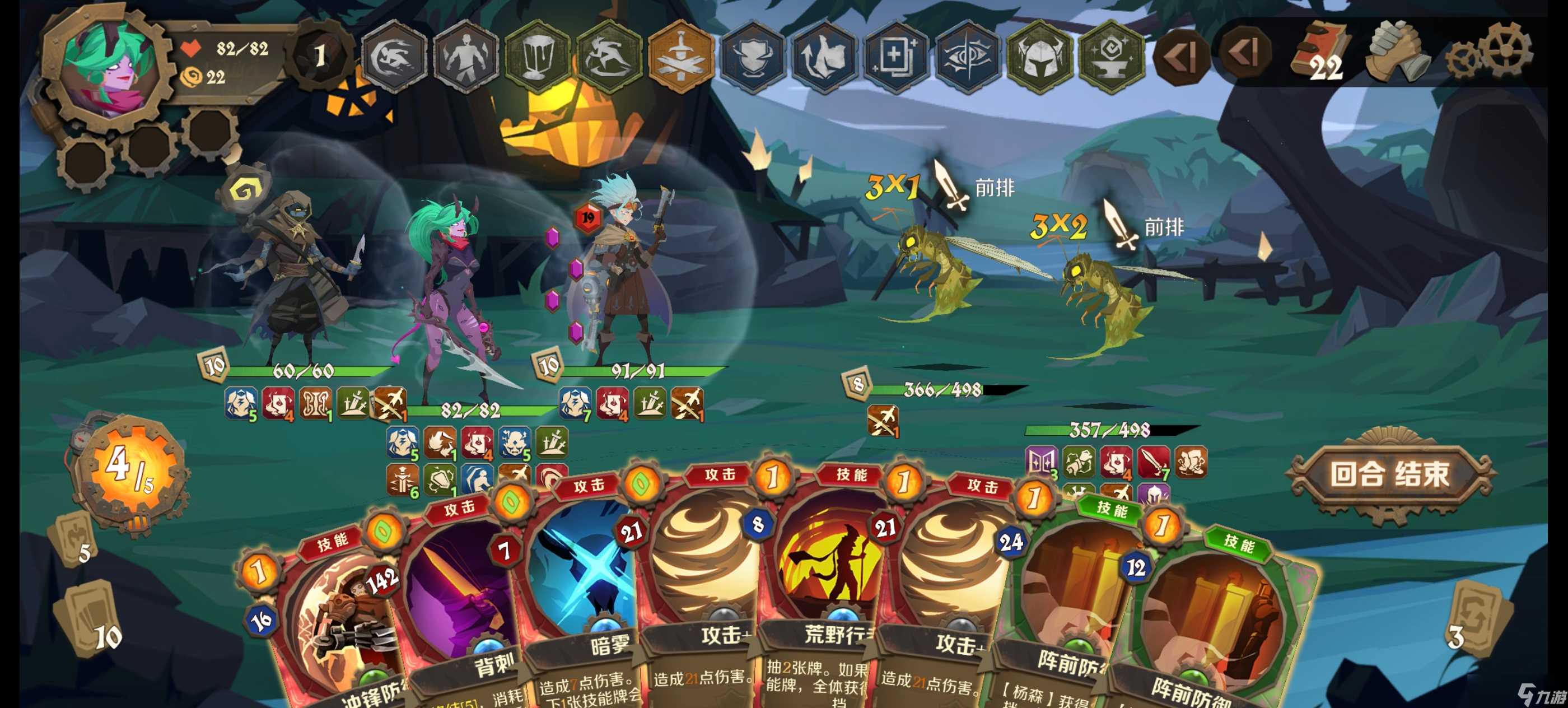Inspect the thumbs-up relic icon
This screenshot has width=1568, height=708.
(824, 56)
